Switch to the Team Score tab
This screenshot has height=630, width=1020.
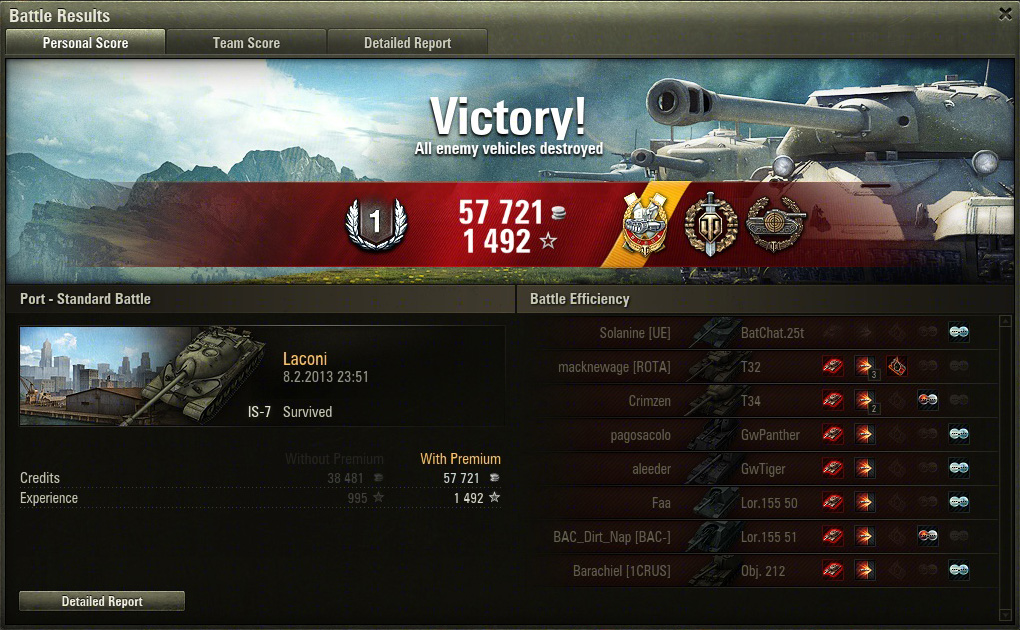pos(246,43)
